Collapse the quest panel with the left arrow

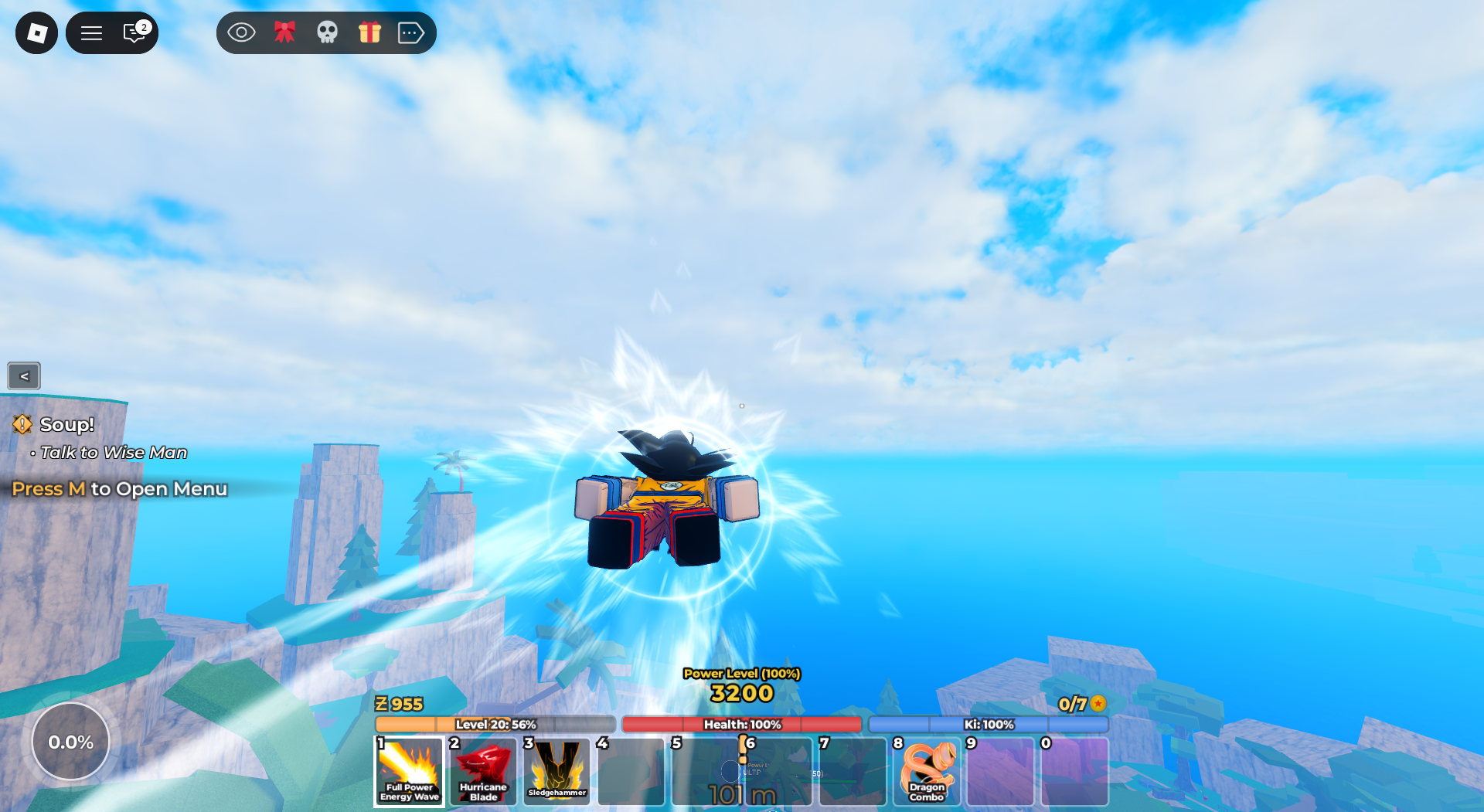pos(24,376)
